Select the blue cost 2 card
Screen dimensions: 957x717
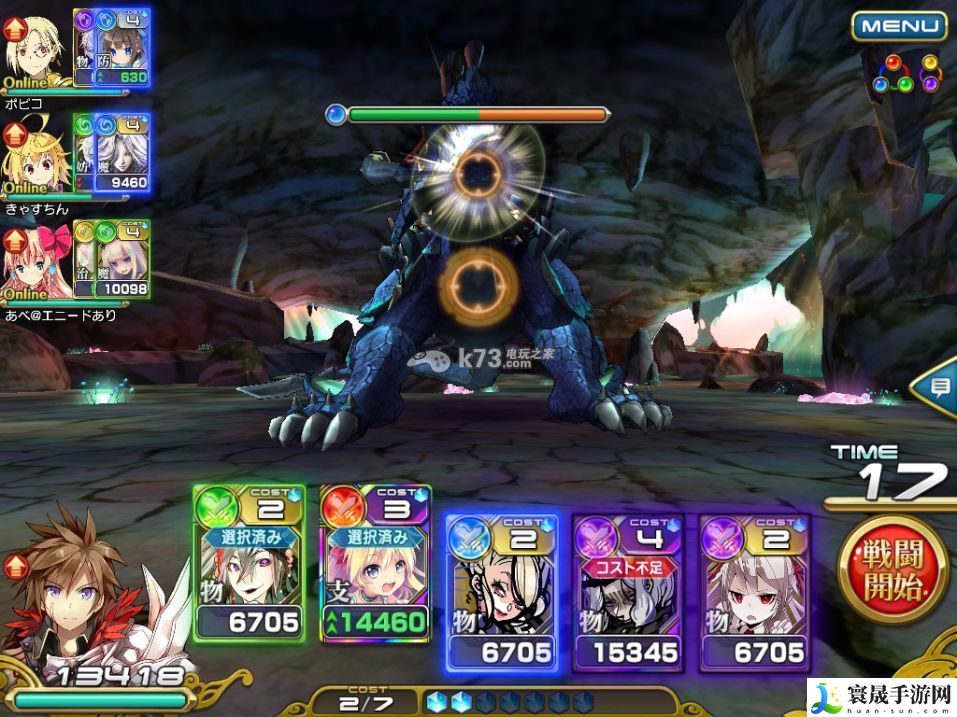tap(501, 591)
